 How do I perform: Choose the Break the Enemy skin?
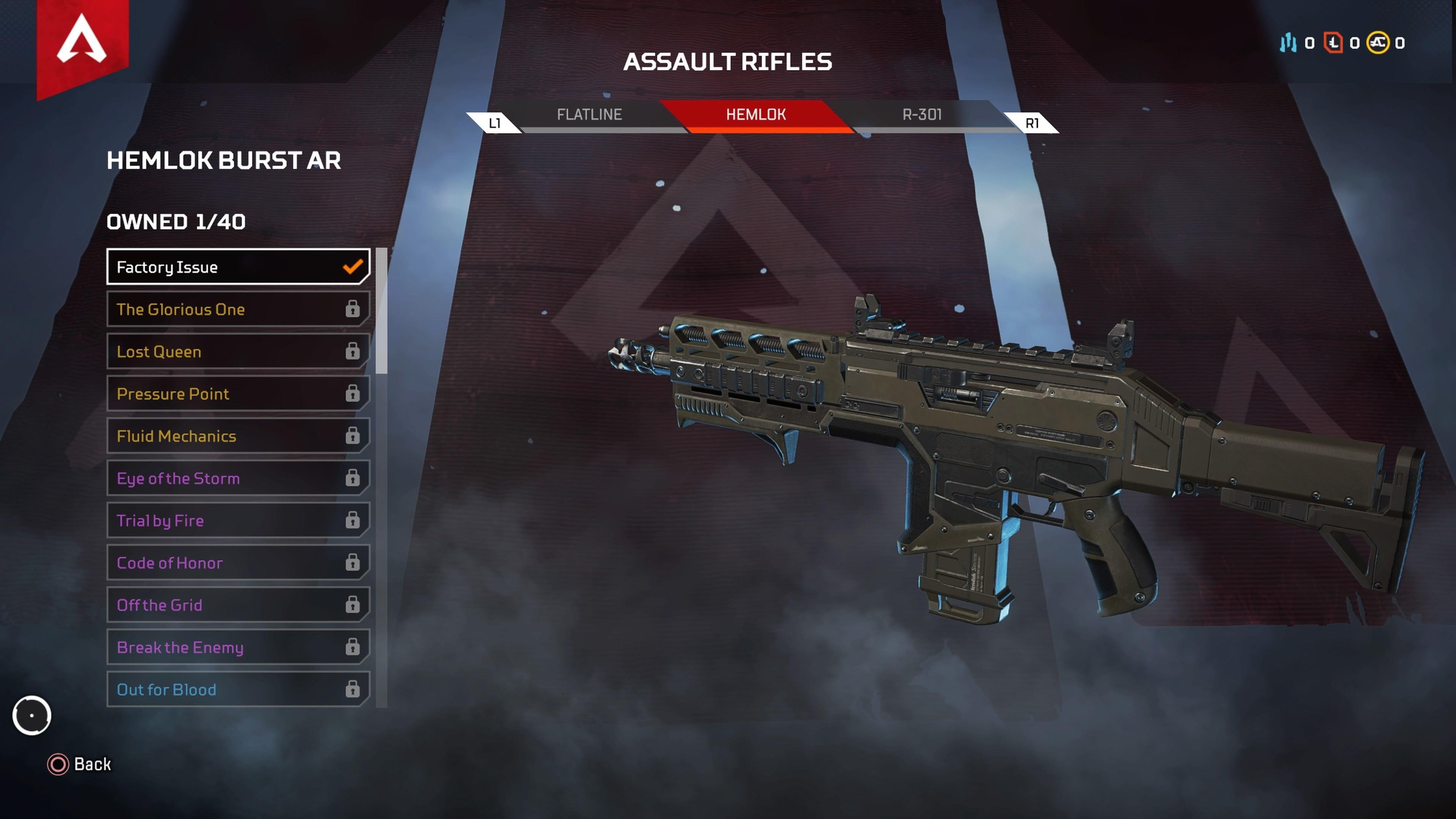238,647
